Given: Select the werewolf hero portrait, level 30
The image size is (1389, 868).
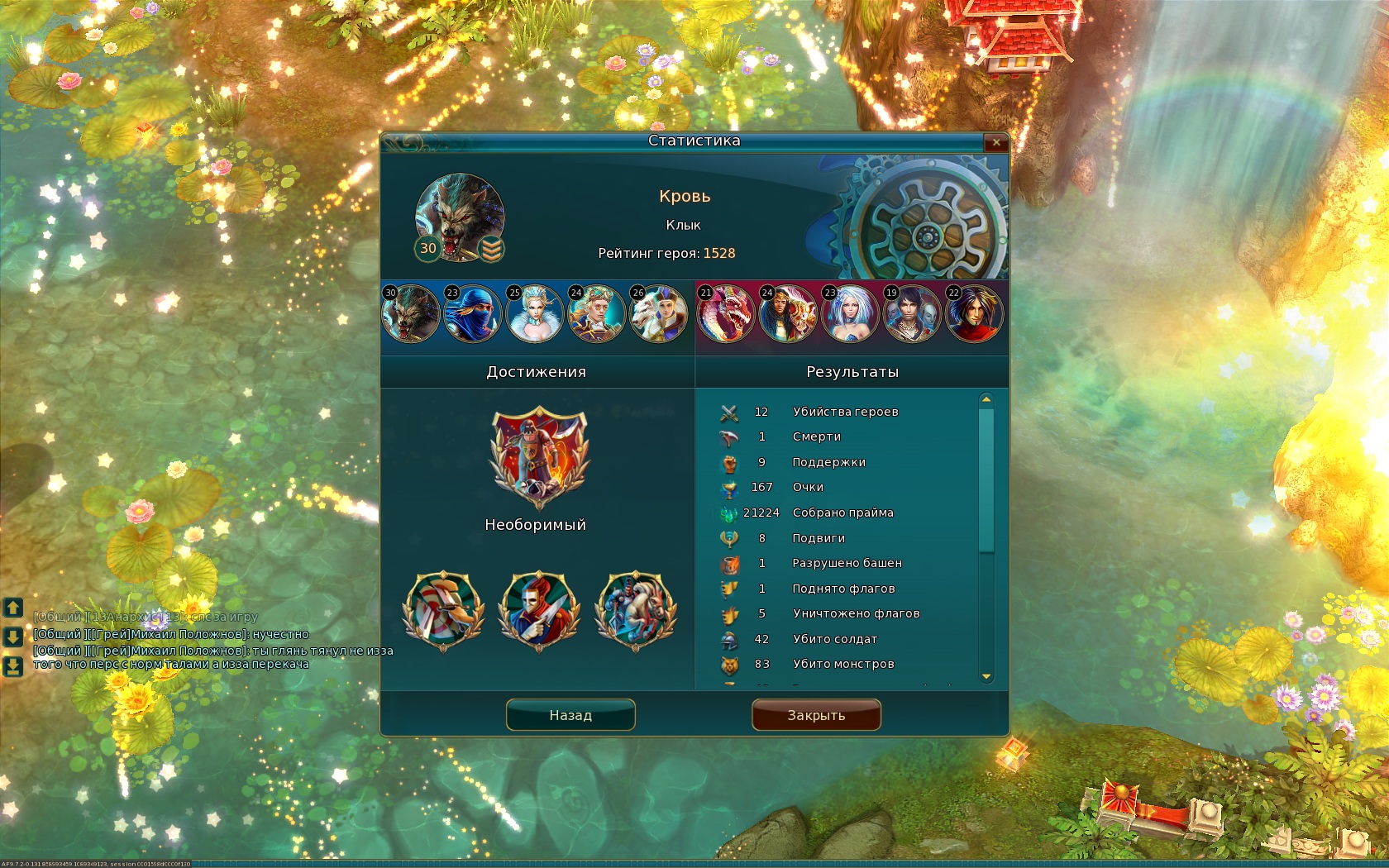Looking at the screenshot, I should coord(411,313).
